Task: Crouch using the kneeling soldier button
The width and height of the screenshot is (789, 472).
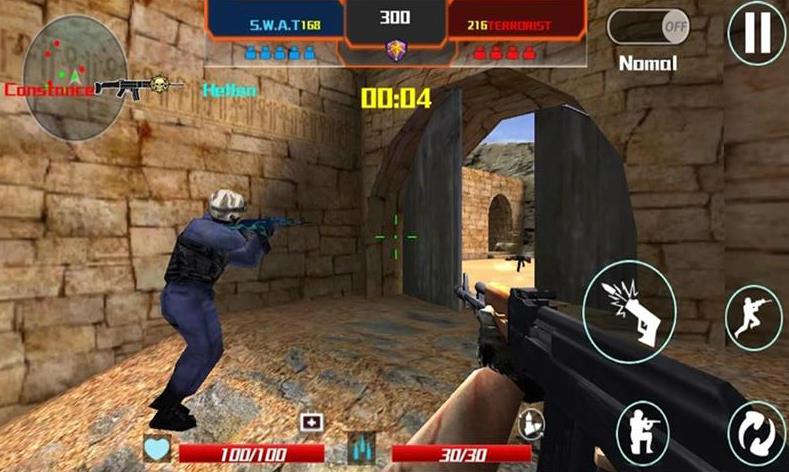Action: (644, 433)
